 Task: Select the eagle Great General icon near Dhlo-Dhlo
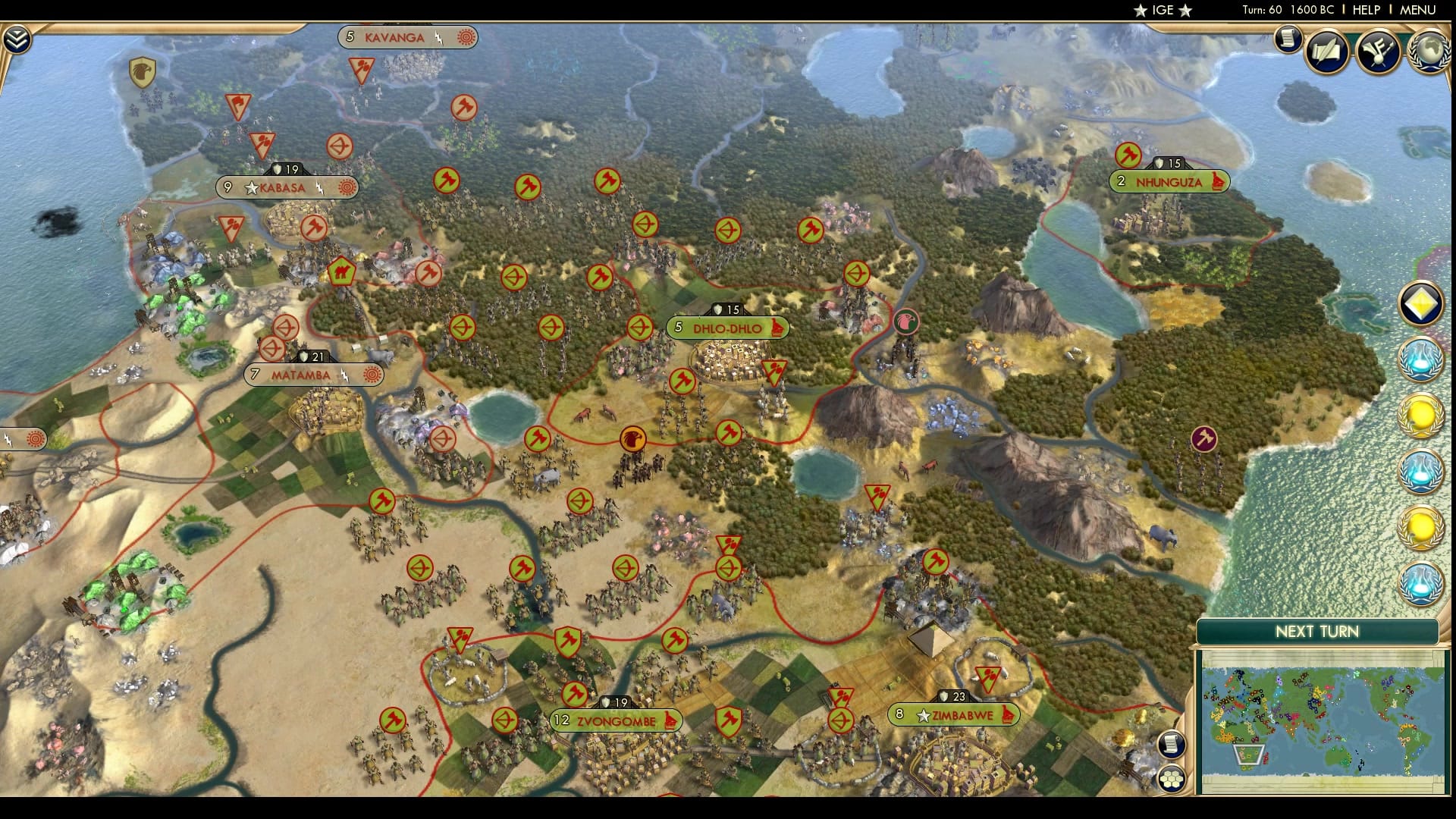(906, 321)
